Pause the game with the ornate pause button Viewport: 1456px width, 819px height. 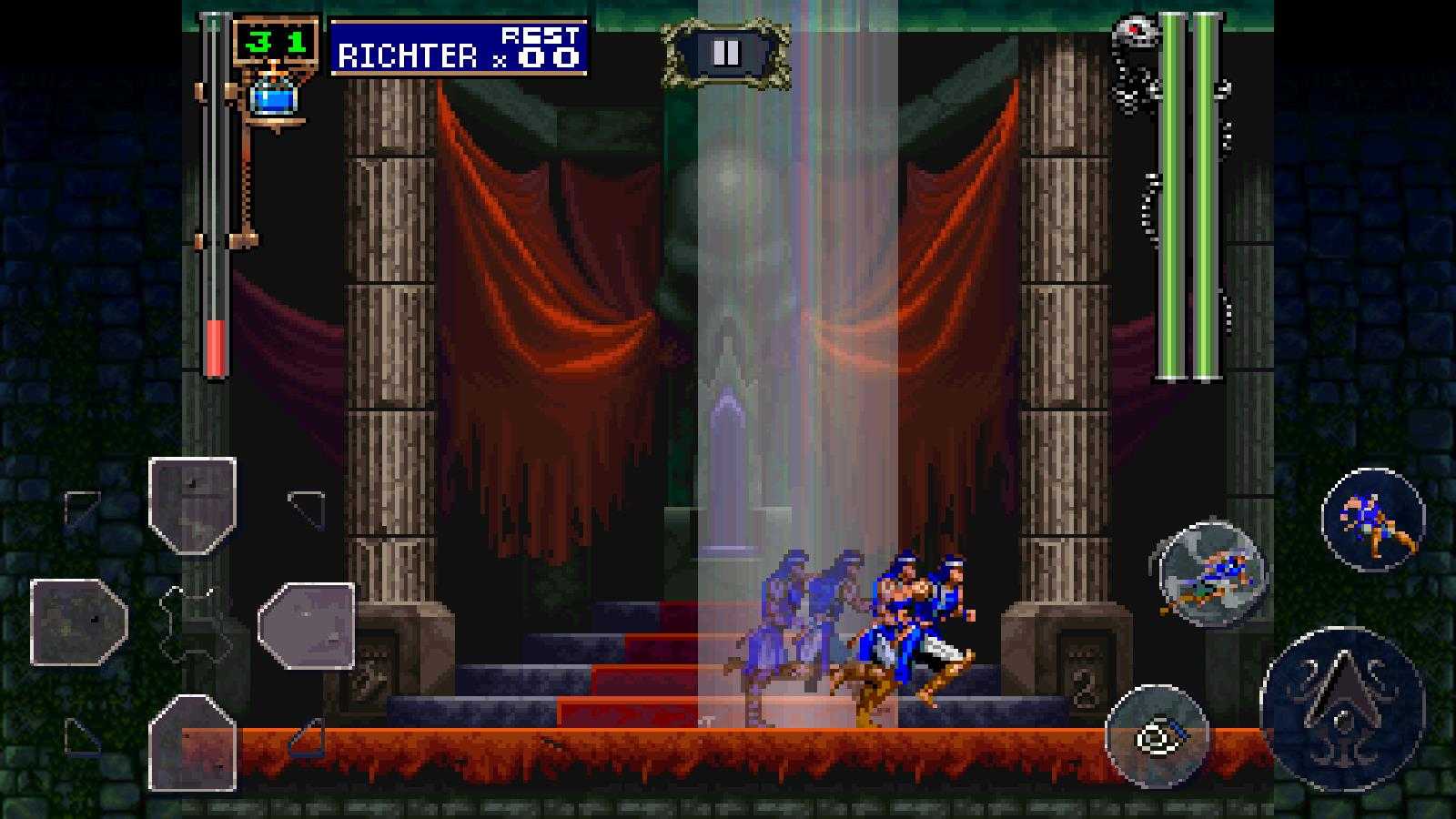(x=725, y=54)
